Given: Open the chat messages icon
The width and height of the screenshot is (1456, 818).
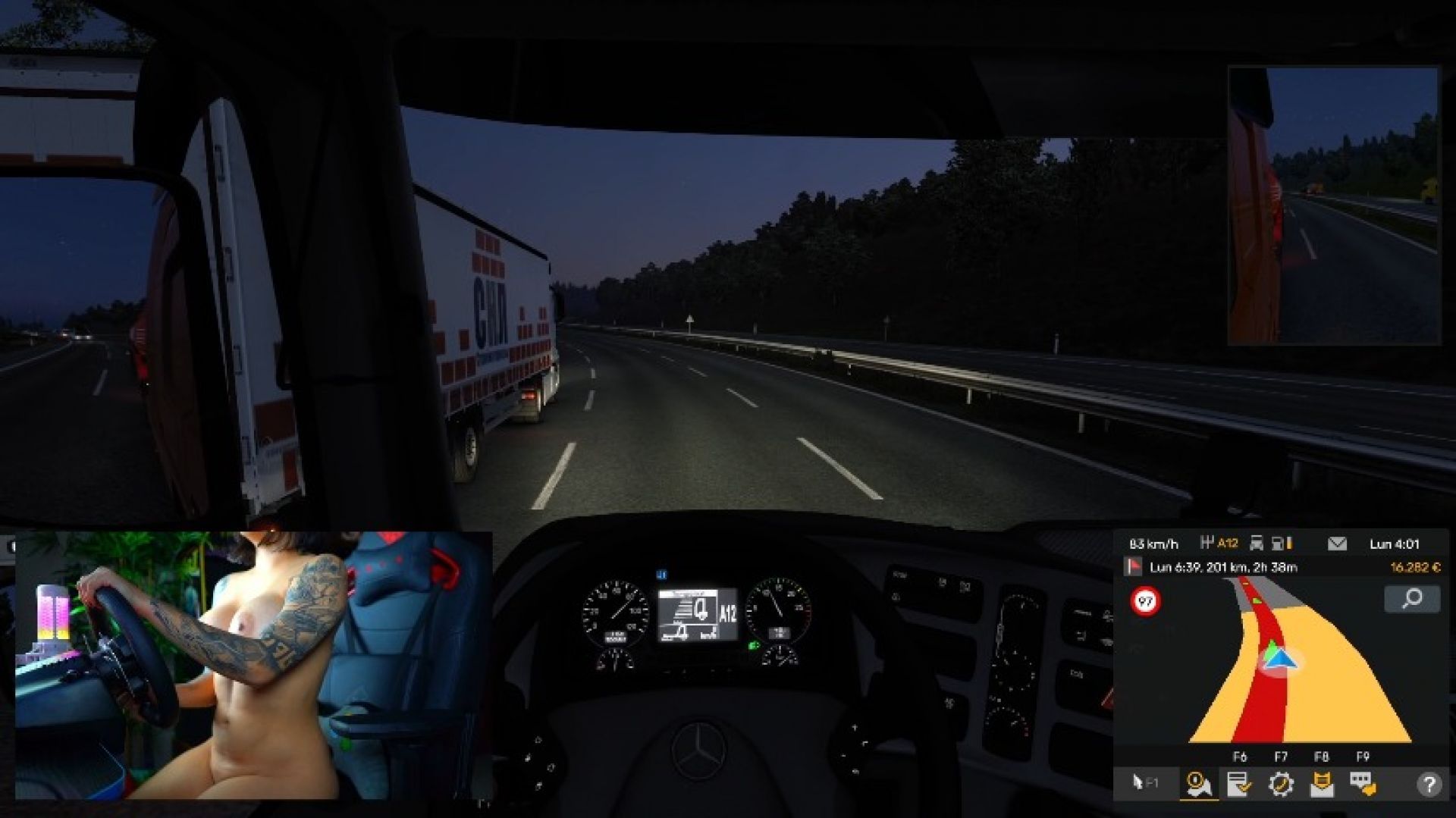Looking at the screenshot, I should click(x=1362, y=784).
